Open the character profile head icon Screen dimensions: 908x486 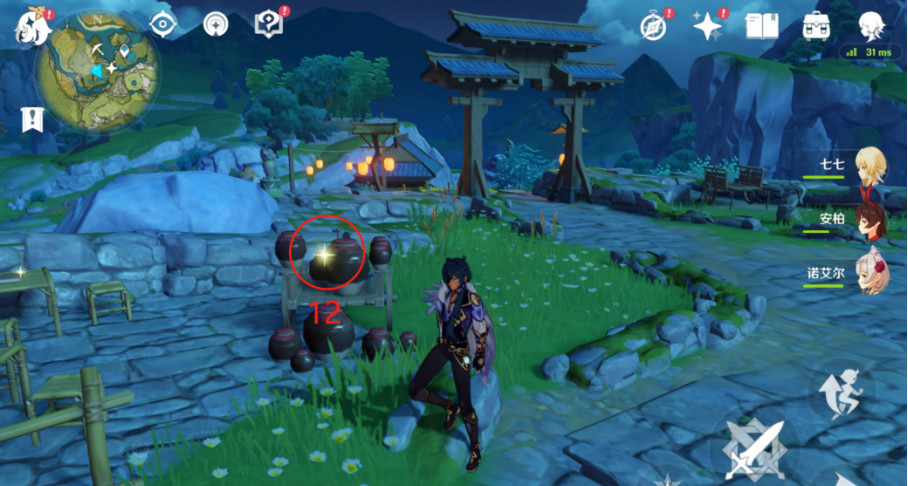pyautogui.click(x=871, y=26)
